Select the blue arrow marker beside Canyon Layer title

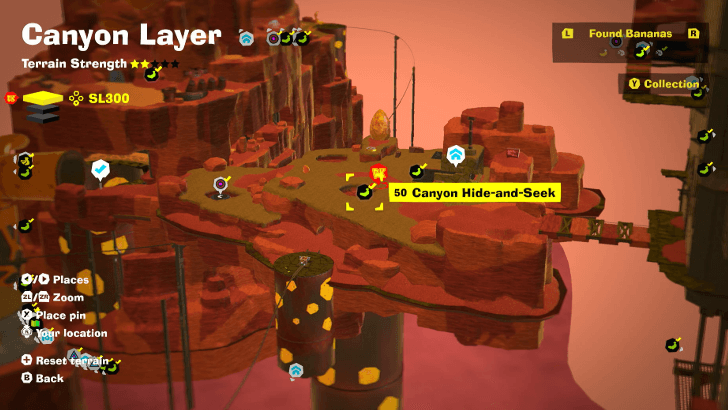pos(246,38)
